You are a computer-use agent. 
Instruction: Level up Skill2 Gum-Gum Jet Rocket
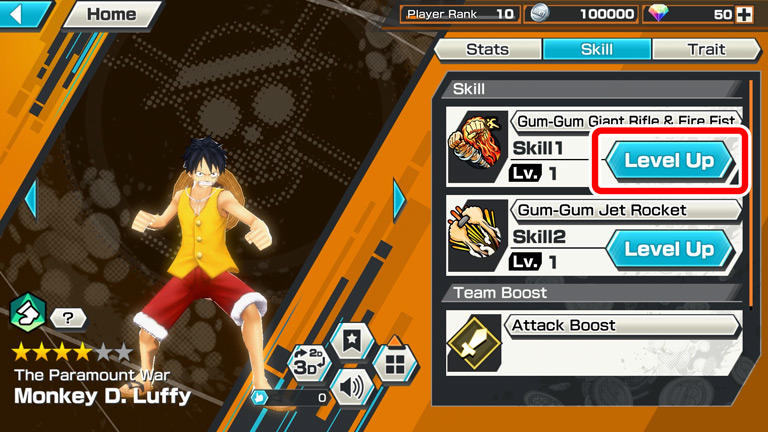(x=669, y=249)
